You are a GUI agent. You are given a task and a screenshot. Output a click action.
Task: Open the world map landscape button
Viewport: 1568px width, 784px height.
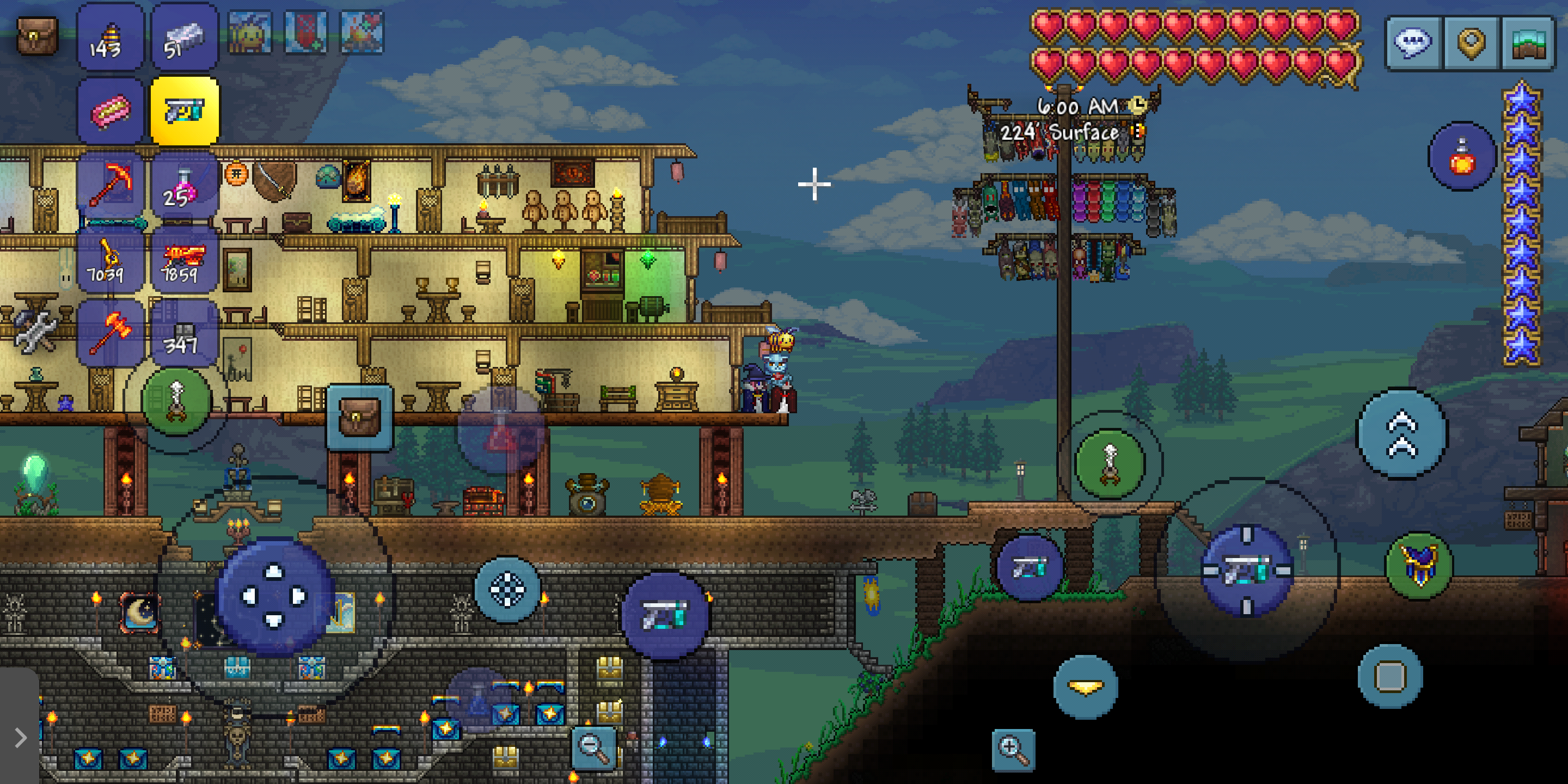pos(1528,42)
